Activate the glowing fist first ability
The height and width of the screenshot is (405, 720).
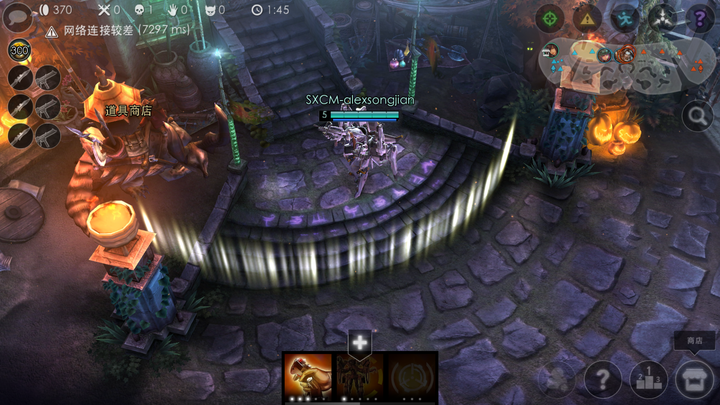coord(308,378)
